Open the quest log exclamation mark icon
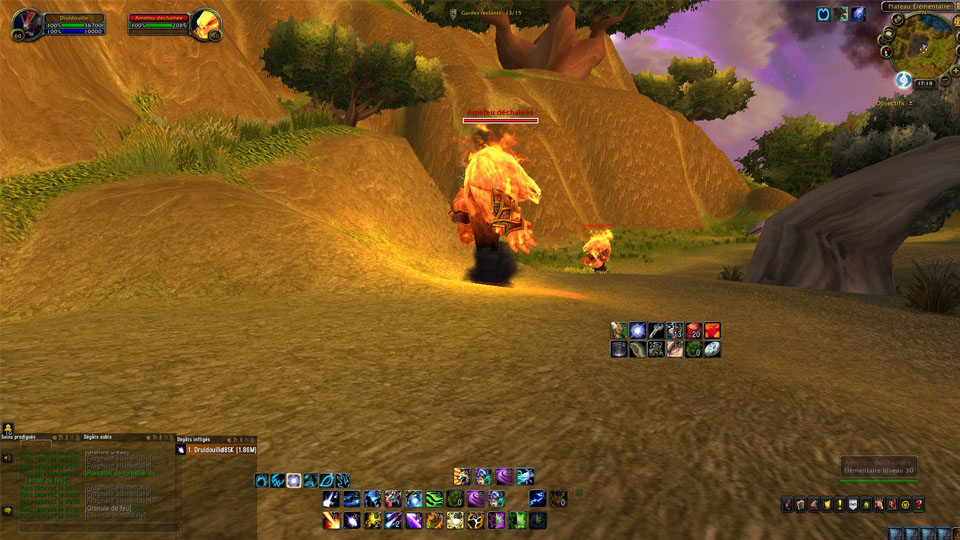The width and height of the screenshot is (960, 540). point(840,505)
